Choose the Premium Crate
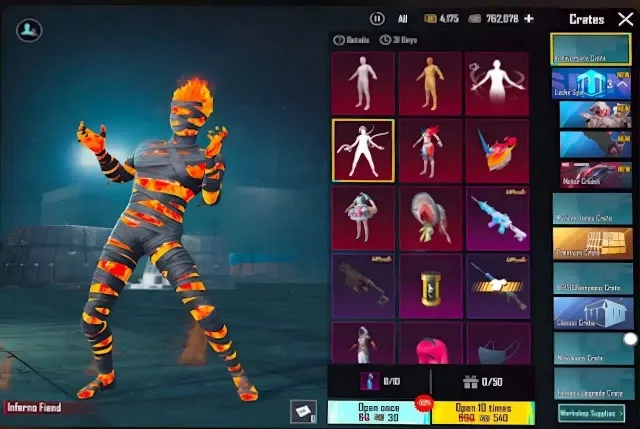The height and width of the screenshot is (429, 640). 592,241
